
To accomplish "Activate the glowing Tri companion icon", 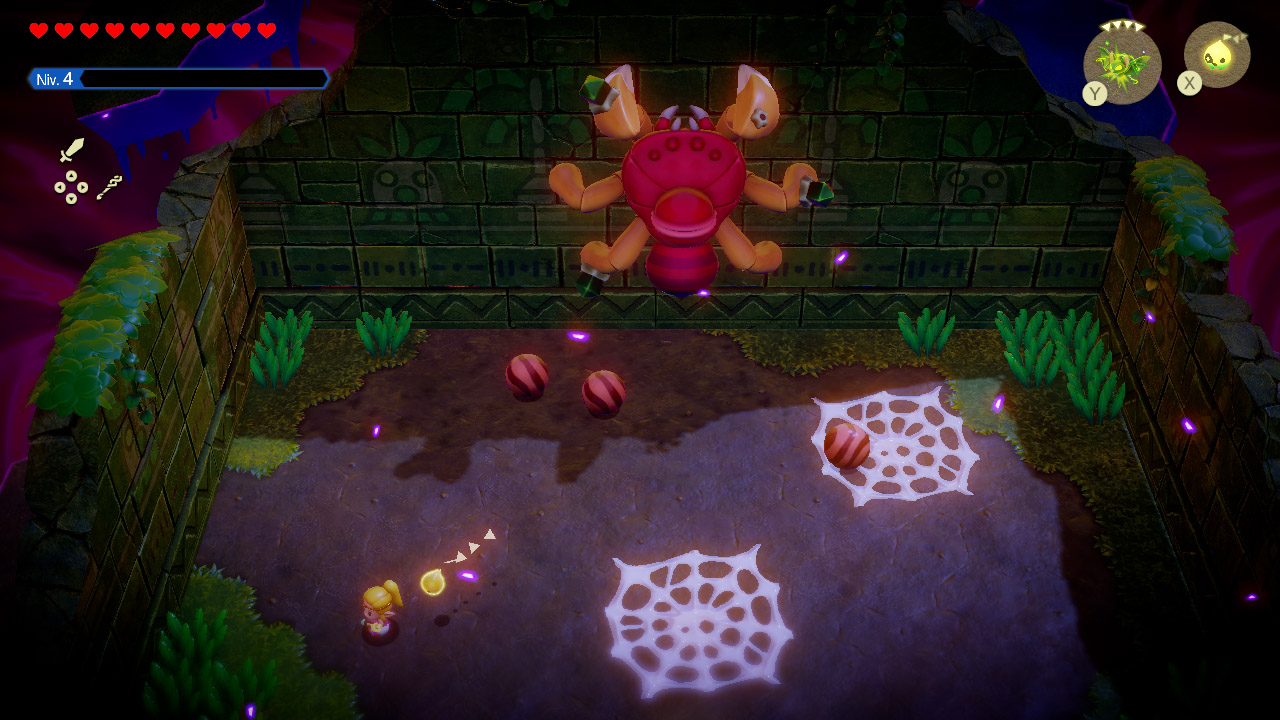I will (x=1217, y=55).
